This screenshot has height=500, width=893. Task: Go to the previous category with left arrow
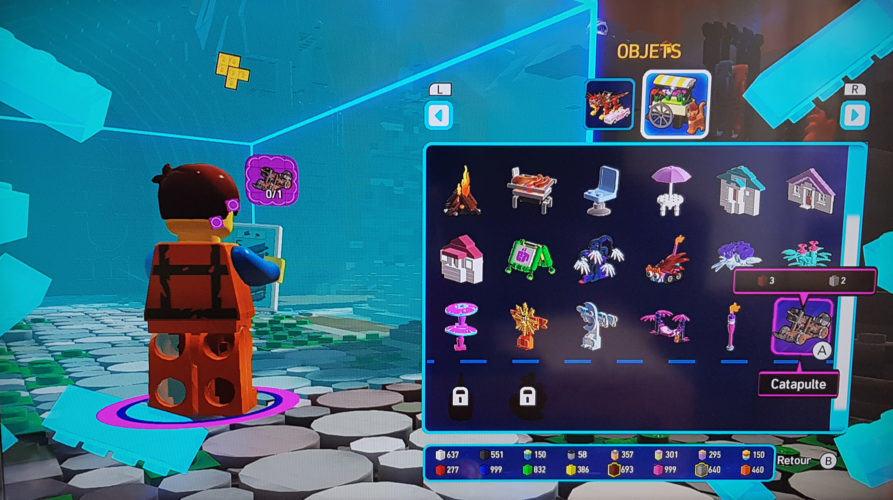[x=439, y=116]
